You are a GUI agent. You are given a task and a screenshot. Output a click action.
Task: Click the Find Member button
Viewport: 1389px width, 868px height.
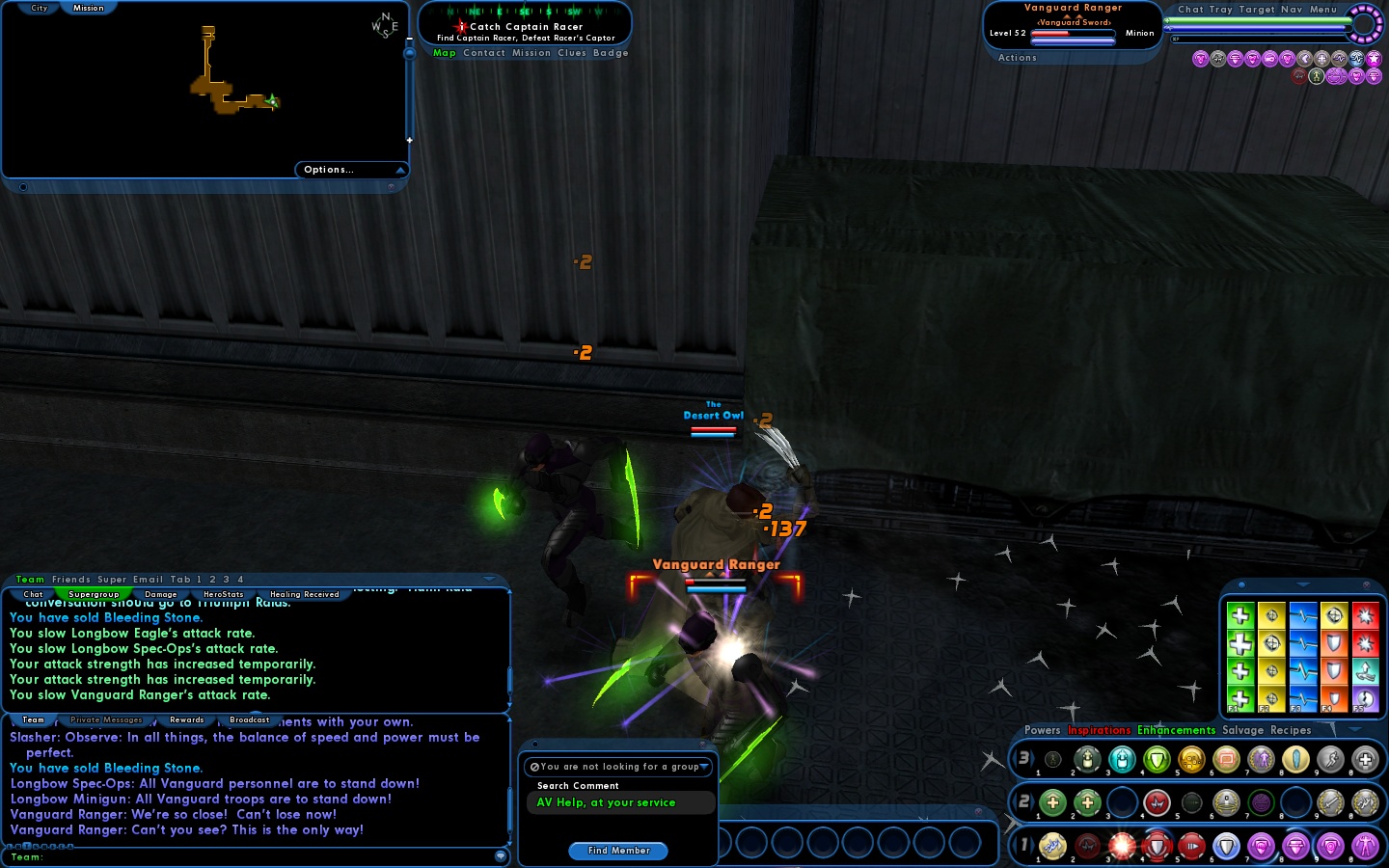click(617, 851)
